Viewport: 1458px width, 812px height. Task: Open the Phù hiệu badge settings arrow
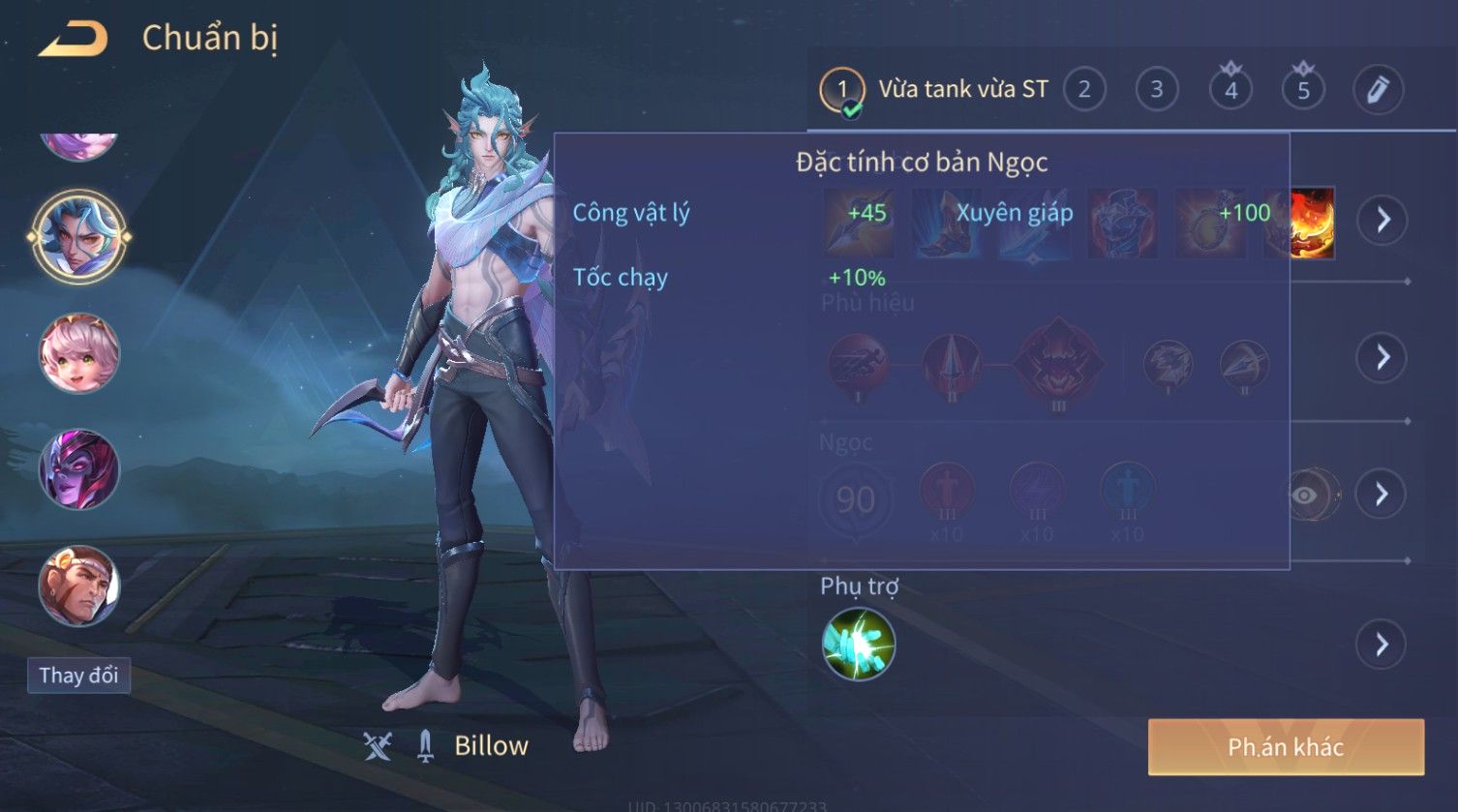point(1382,357)
